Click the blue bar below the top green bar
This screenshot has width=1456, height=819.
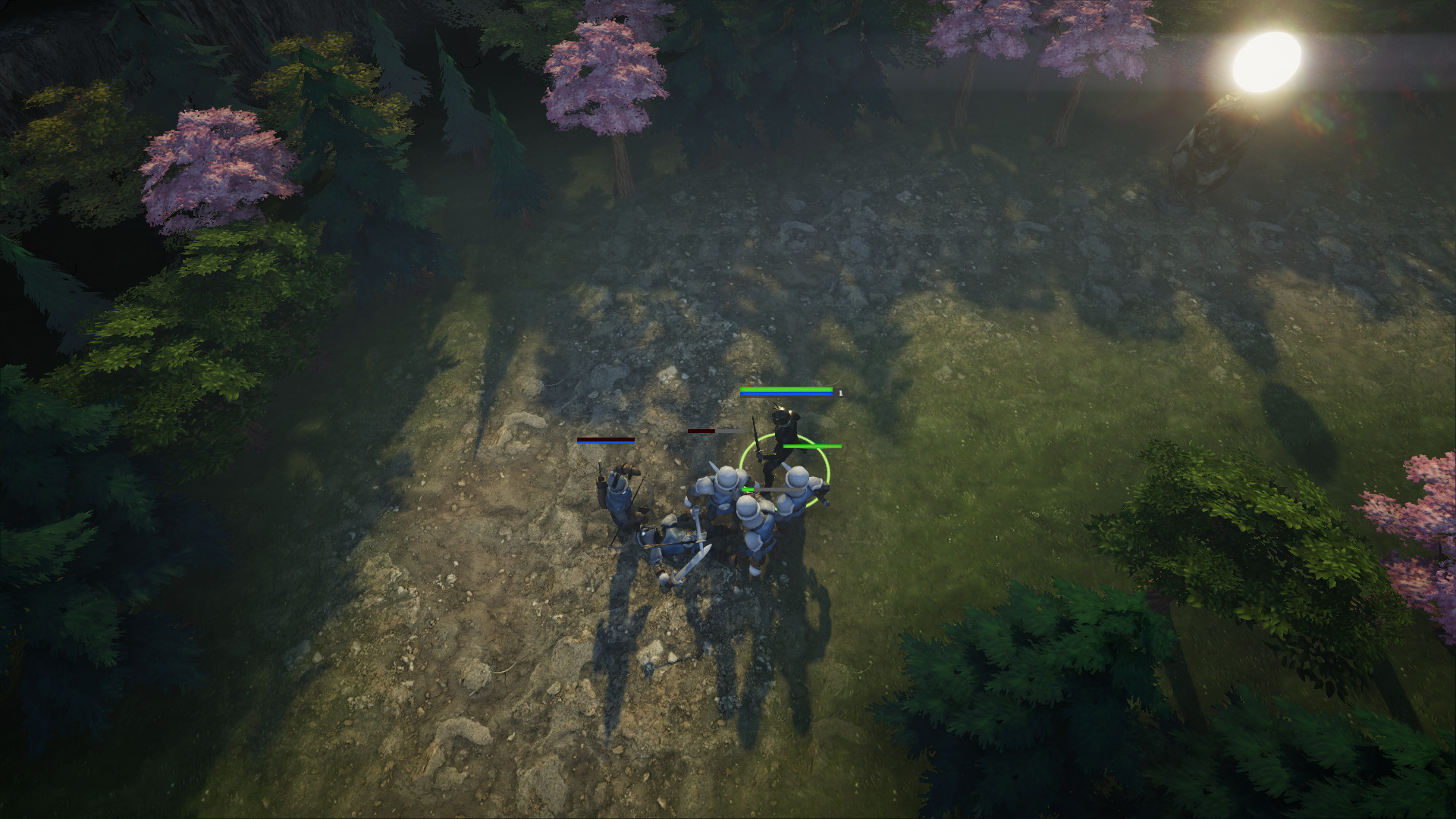786,394
